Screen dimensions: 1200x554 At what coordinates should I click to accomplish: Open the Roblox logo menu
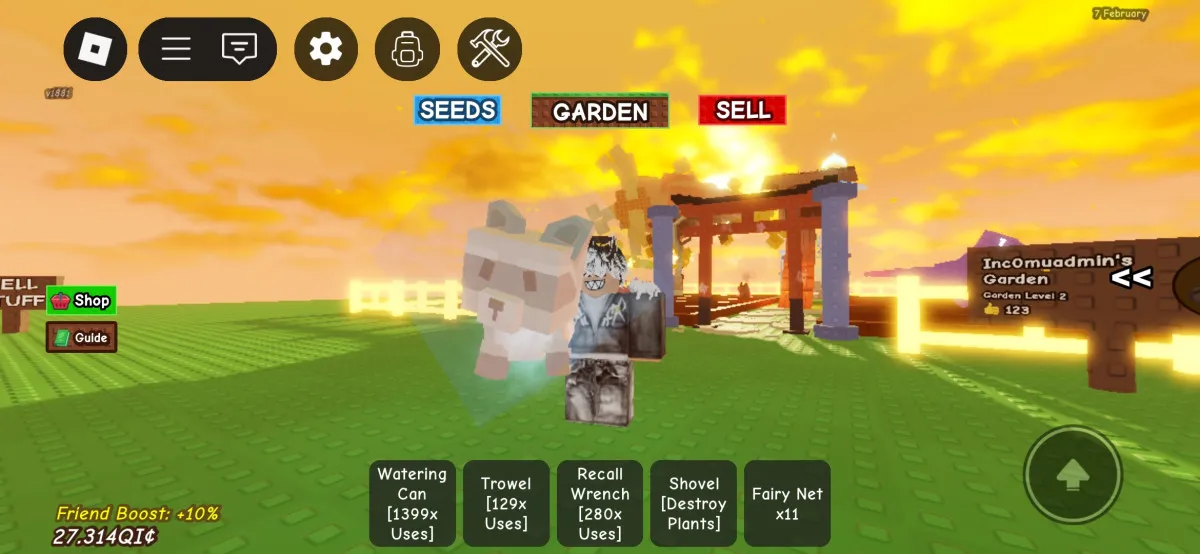pyautogui.click(x=96, y=49)
